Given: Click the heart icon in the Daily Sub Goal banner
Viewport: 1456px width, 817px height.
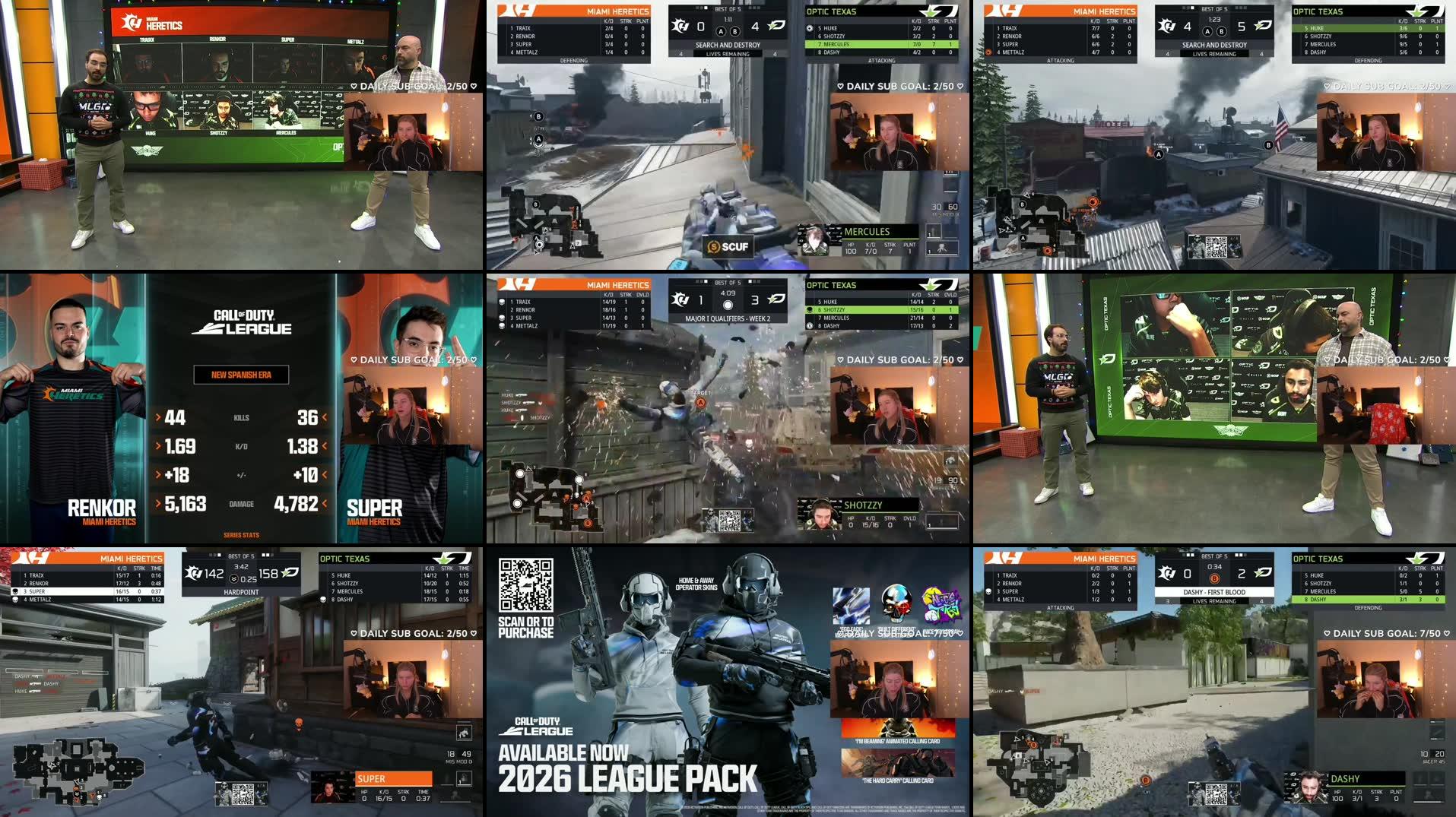Looking at the screenshot, I should click(x=839, y=87).
